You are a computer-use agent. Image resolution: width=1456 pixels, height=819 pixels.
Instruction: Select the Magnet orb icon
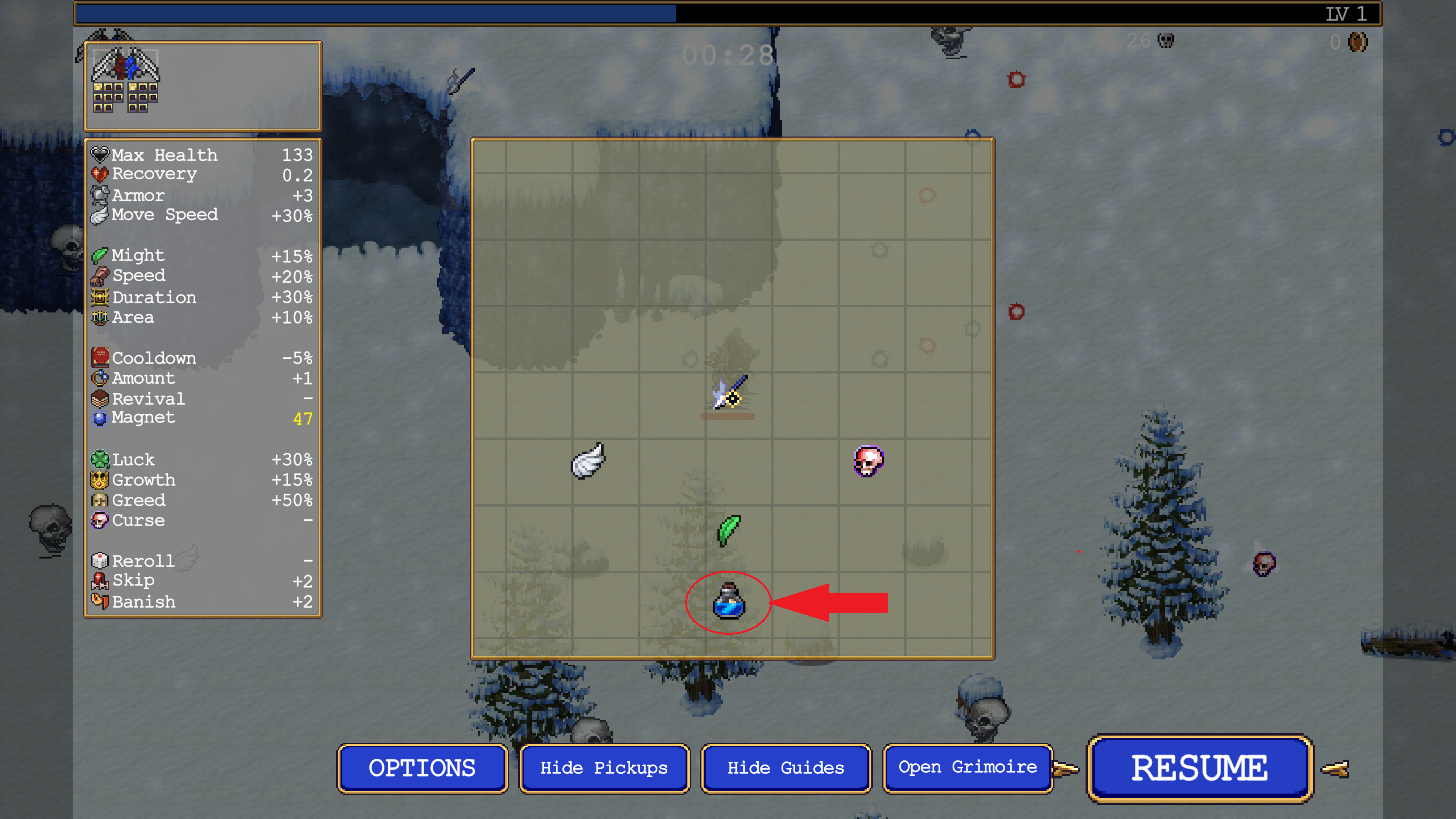coord(99,418)
